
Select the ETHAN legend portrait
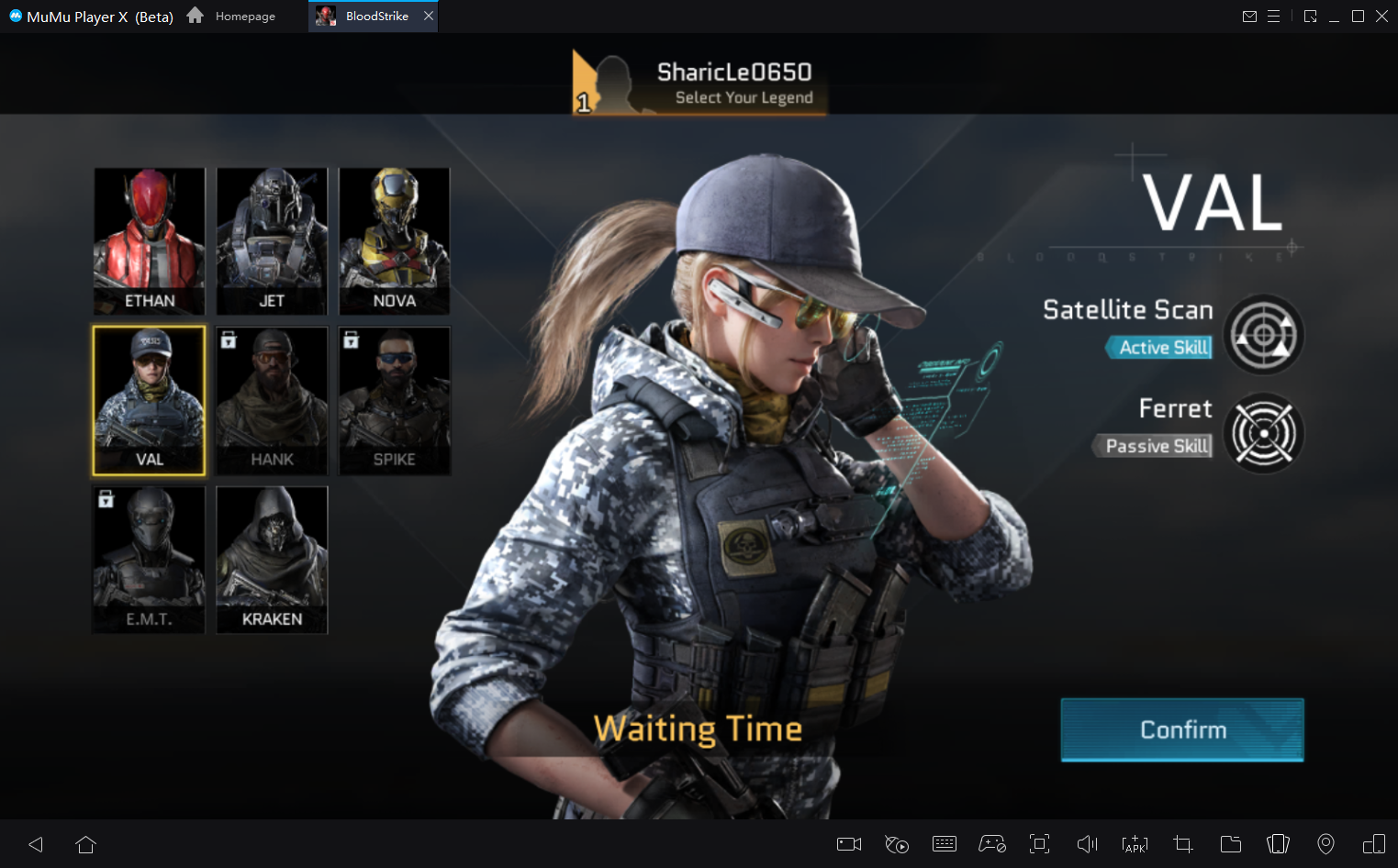(150, 240)
